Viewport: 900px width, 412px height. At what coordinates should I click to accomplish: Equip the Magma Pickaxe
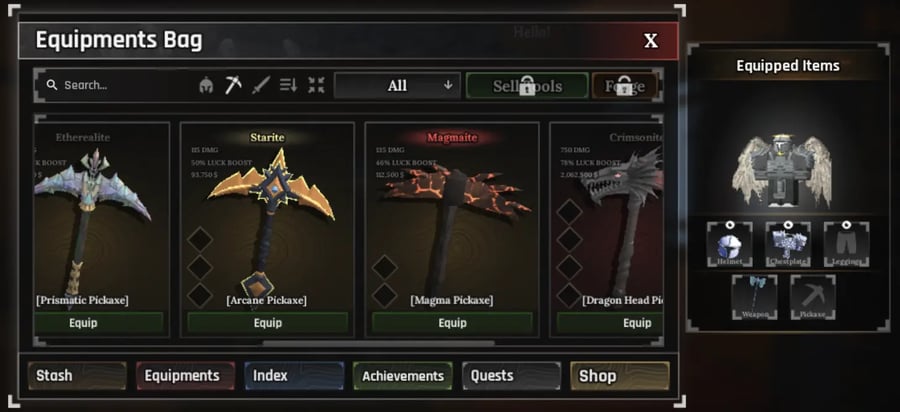point(452,323)
